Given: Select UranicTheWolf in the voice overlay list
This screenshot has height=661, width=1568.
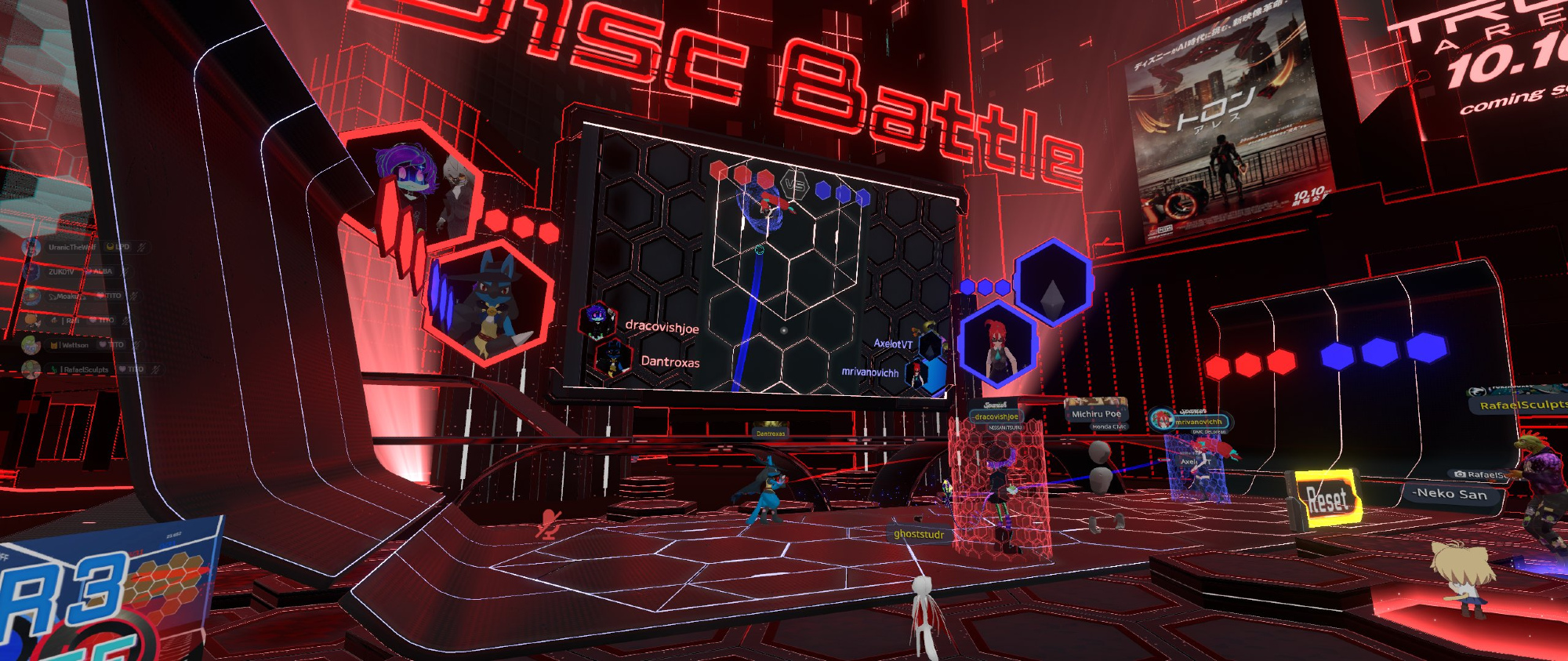Looking at the screenshot, I should pos(71,247).
